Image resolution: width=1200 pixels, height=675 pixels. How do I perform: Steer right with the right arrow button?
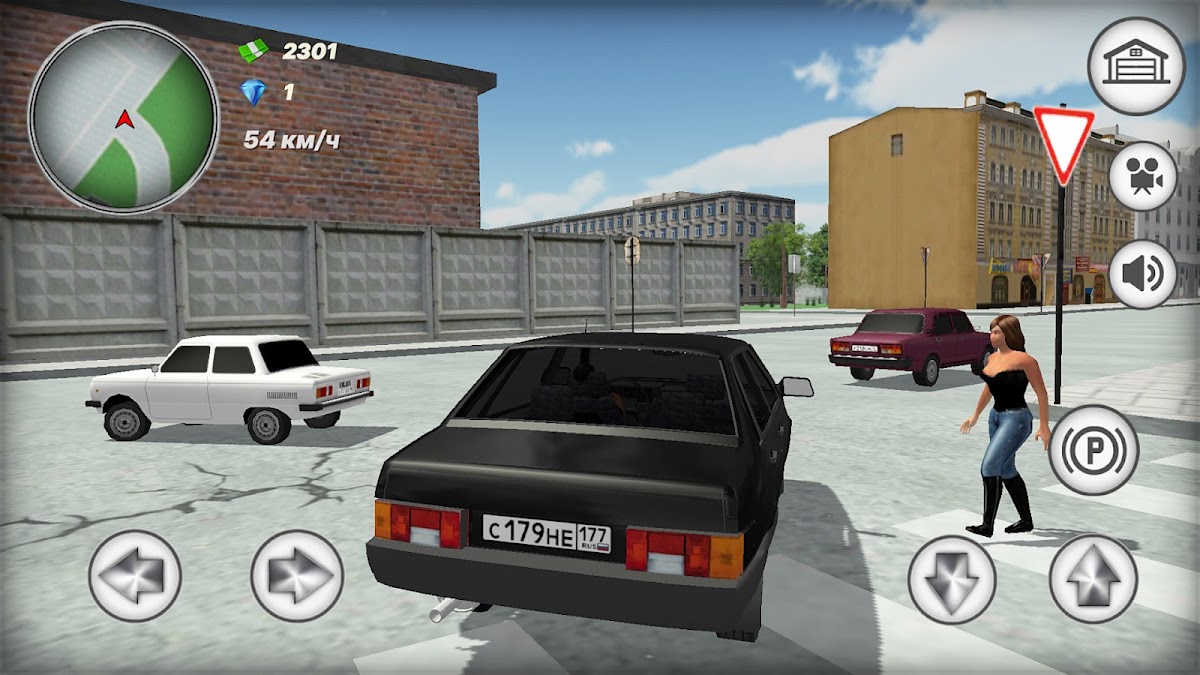tap(297, 576)
